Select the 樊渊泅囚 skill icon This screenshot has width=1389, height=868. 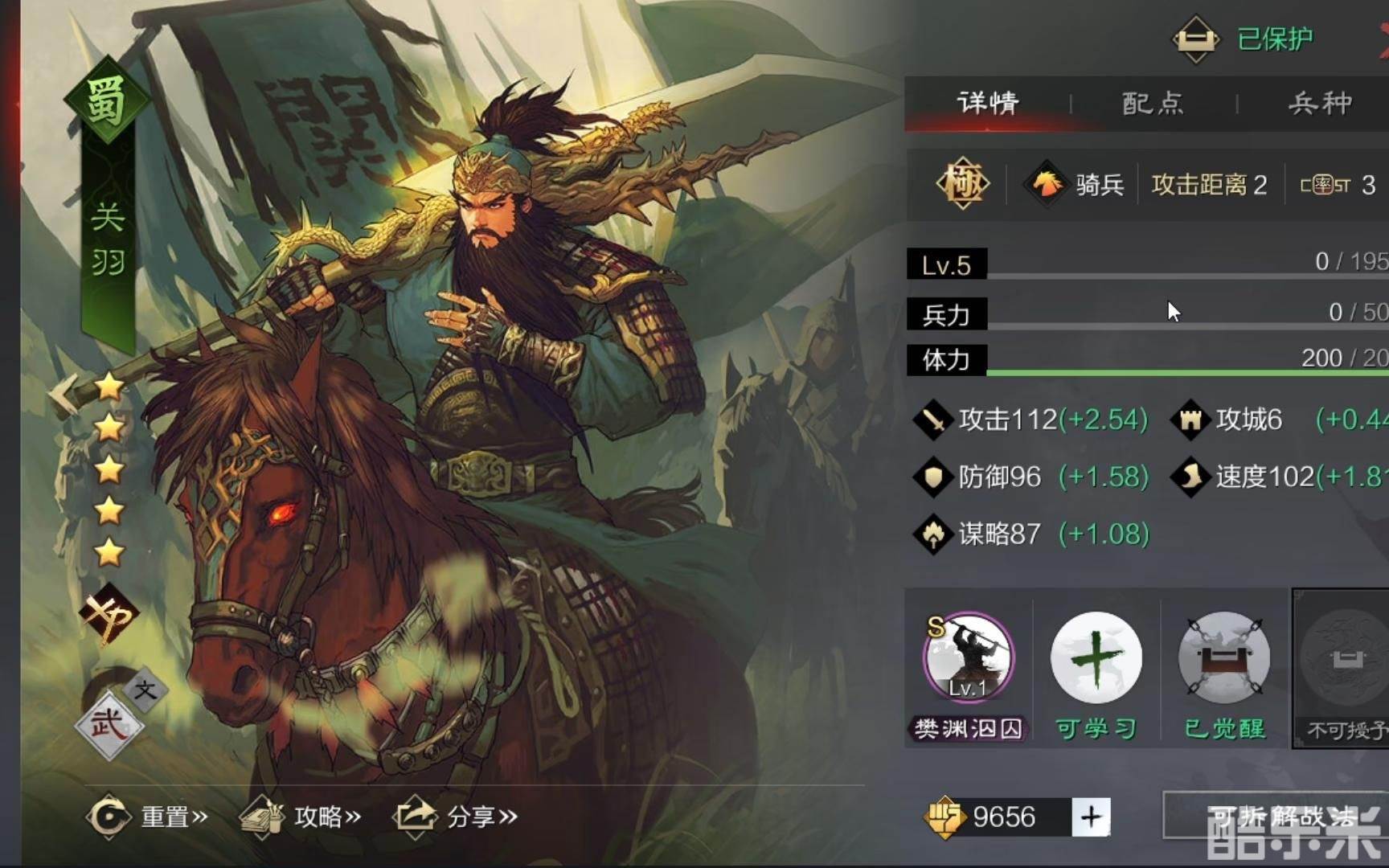[969, 659]
